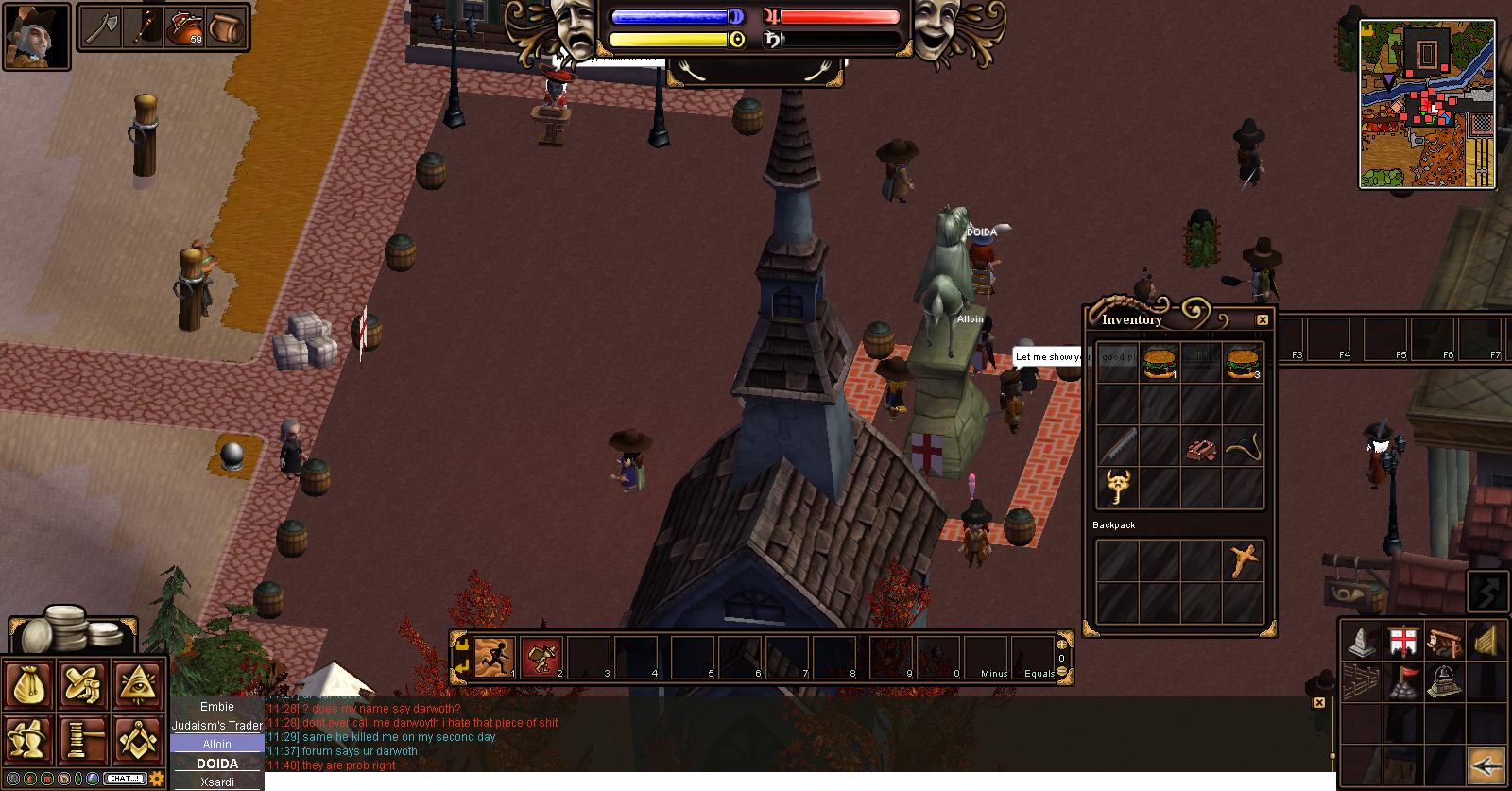This screenshot has width=1512, height=791.
Task: Open settings with the orange gear icon
Action: (157, 779)
